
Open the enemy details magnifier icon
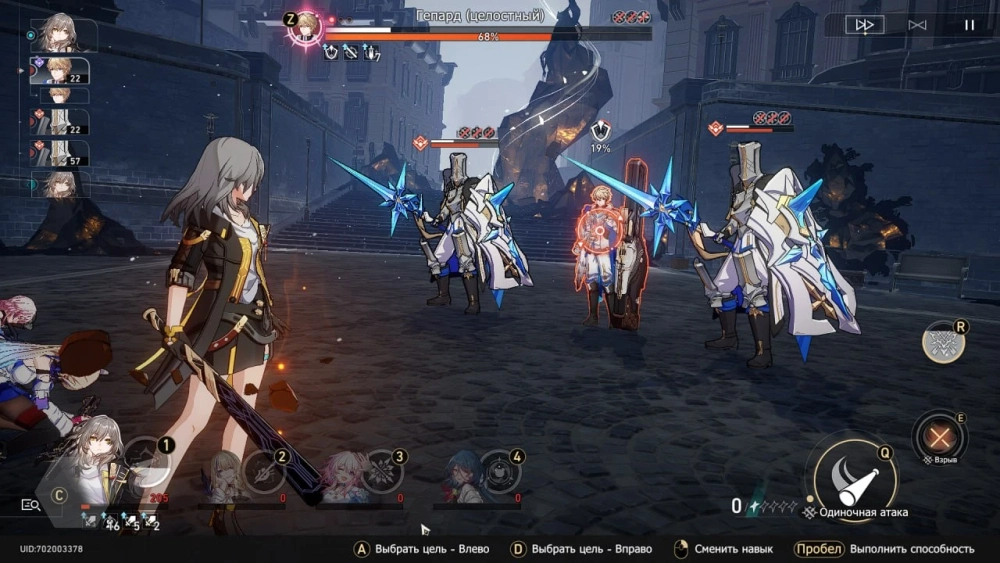(31, 506)
